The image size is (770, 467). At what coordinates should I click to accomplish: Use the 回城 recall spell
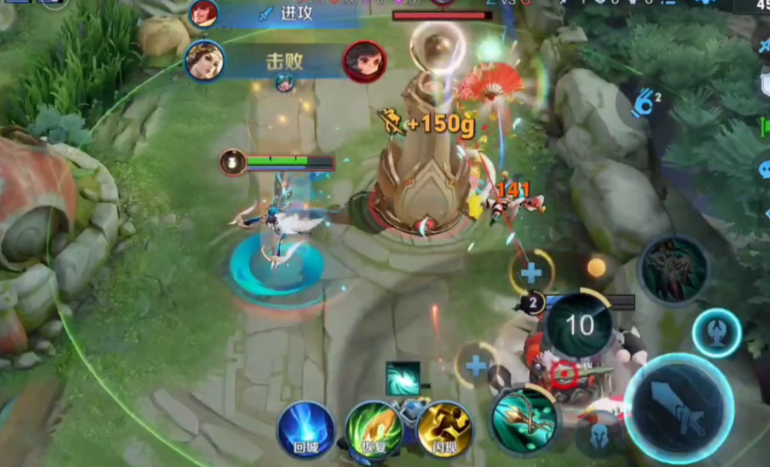tap(305, 430)
